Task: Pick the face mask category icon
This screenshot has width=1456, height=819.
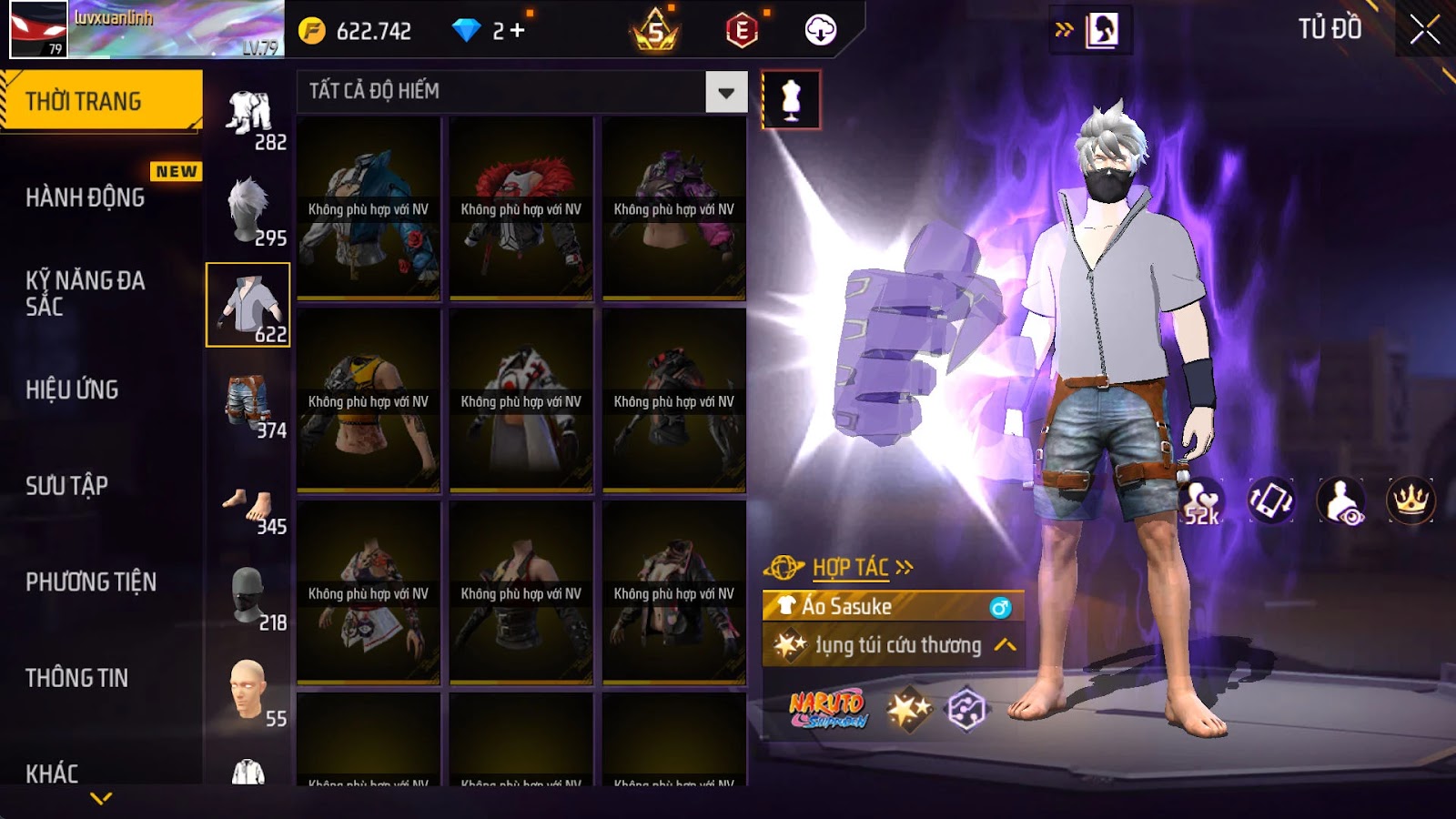Action: [x=248, y=596]
